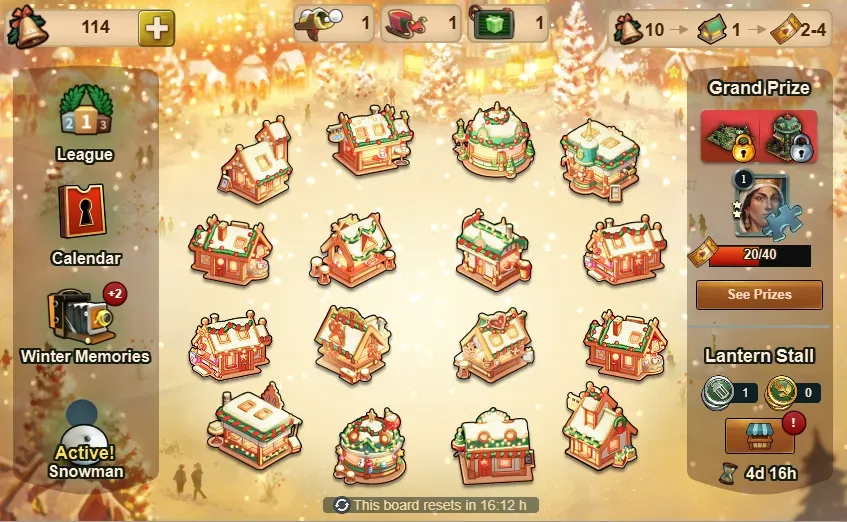Click the See Prizes button
Viewport: 847px width, 522px height.
coord(759,295)
